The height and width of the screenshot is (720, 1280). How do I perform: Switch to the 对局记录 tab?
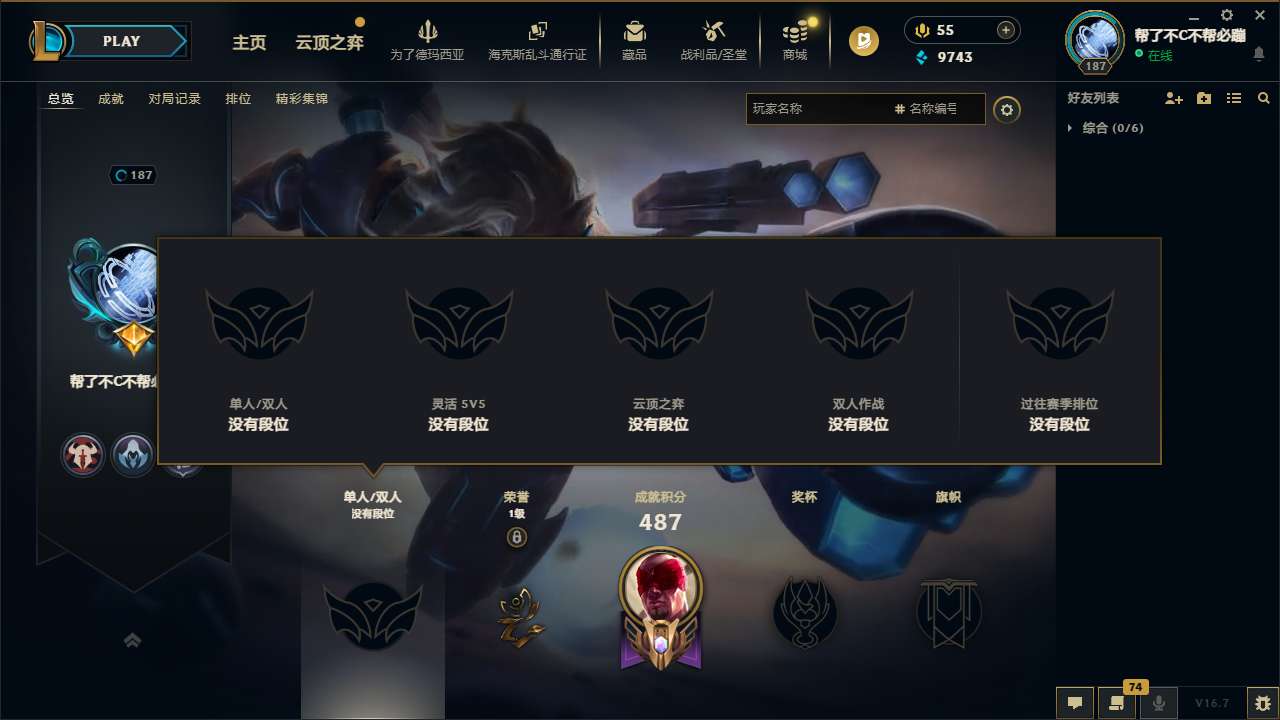[x=174, y=99]
